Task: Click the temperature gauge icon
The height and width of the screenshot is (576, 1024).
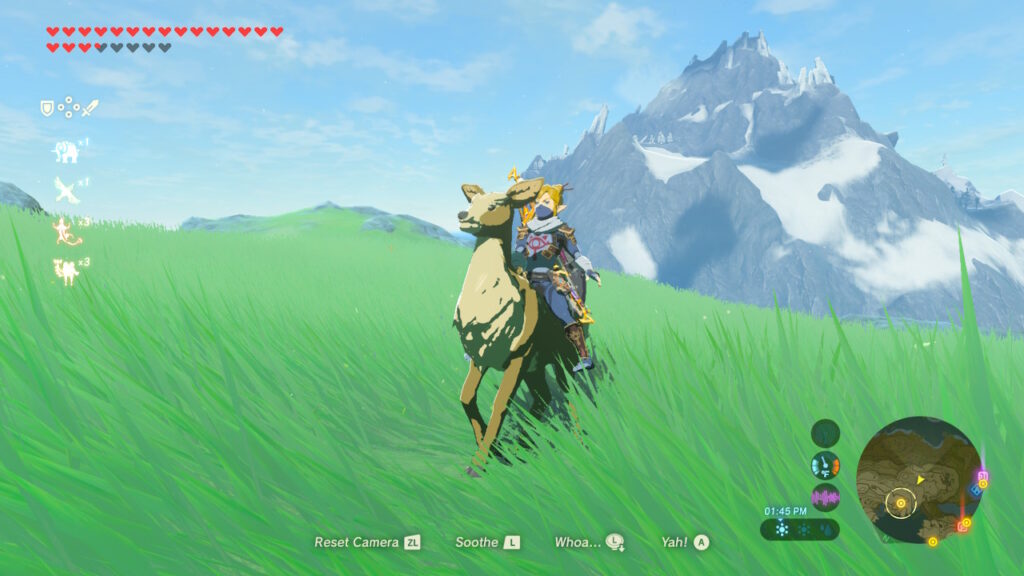Action: coord(825,465)
